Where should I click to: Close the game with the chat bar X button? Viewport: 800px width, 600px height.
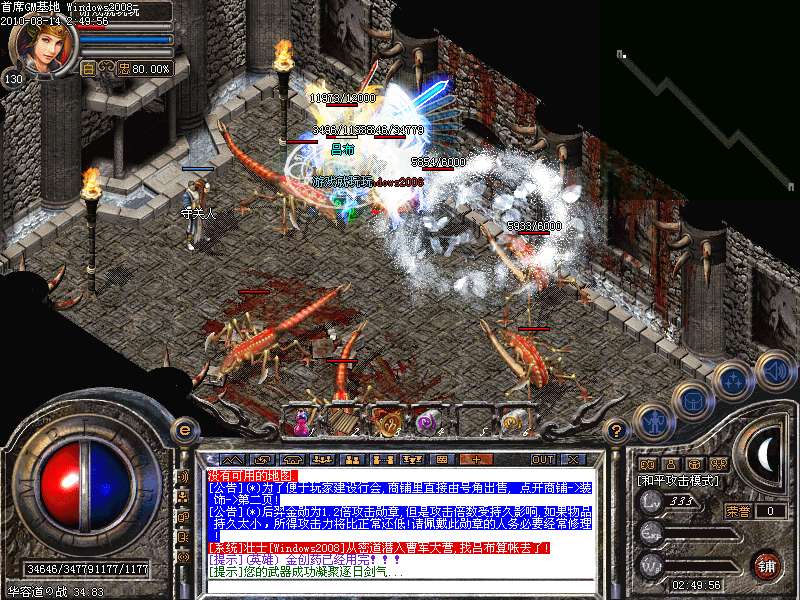573,459
